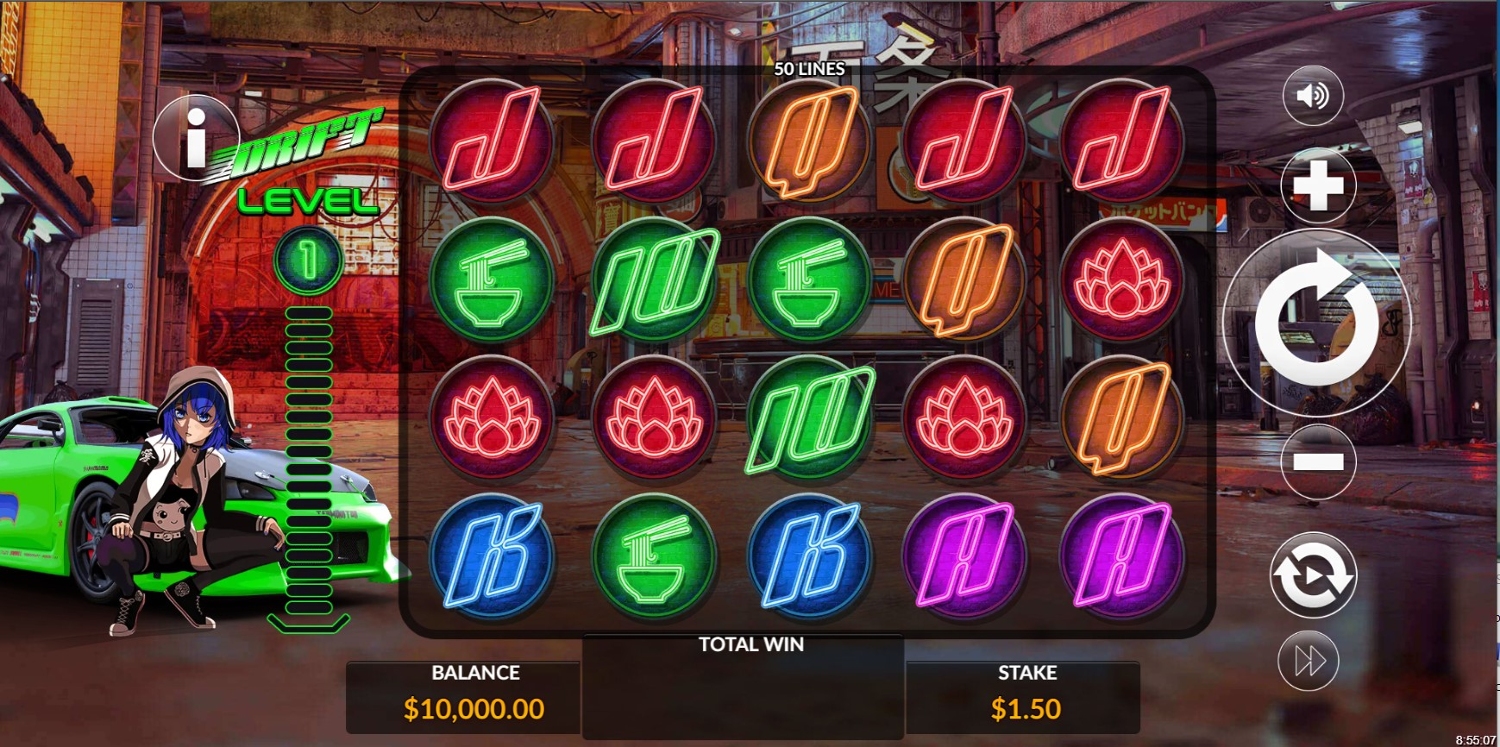
Task: Toggle the sound speaker button
Action: (x=1312, y=96)
